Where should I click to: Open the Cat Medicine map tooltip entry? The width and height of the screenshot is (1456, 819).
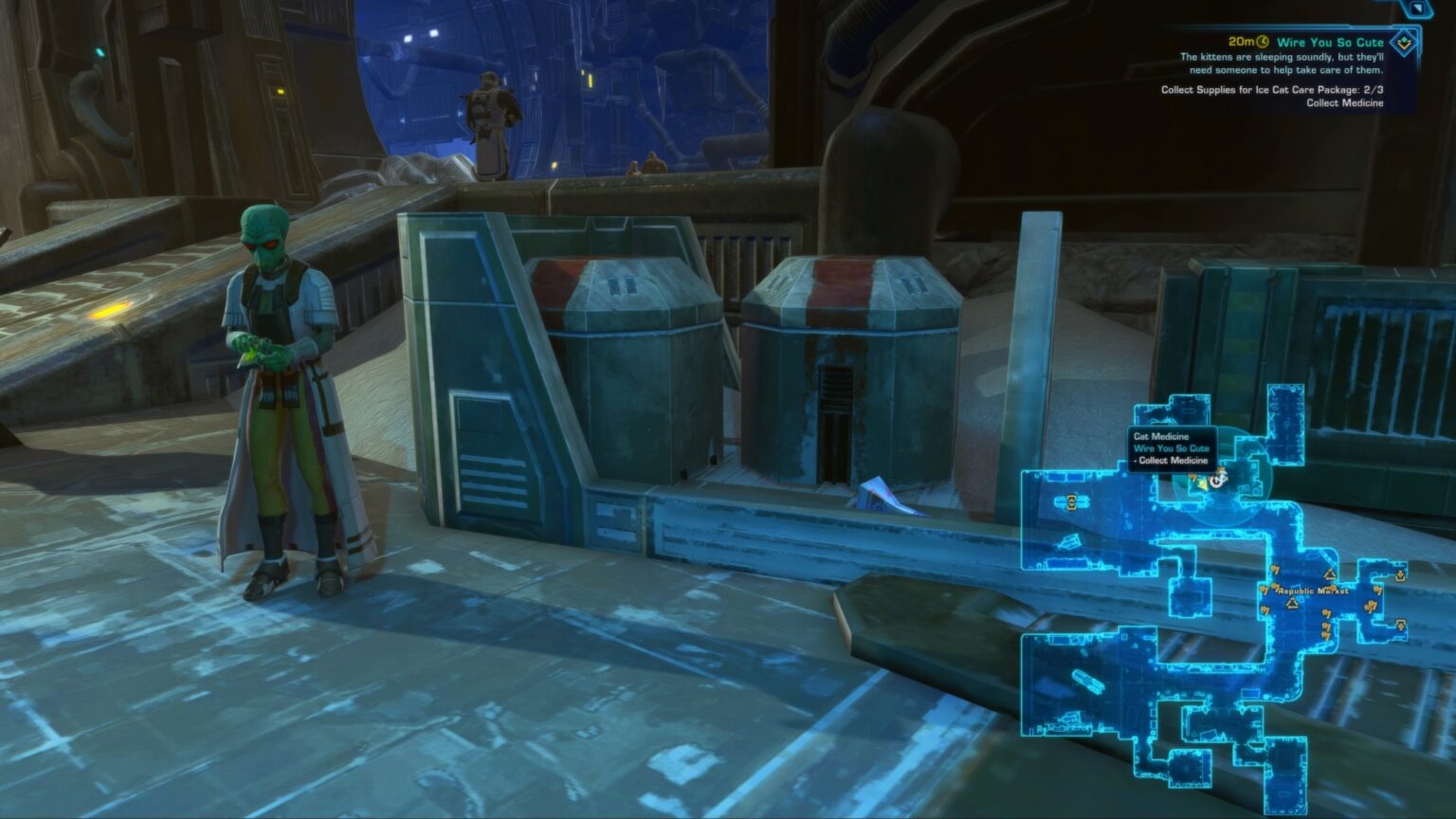[1160, 437]
